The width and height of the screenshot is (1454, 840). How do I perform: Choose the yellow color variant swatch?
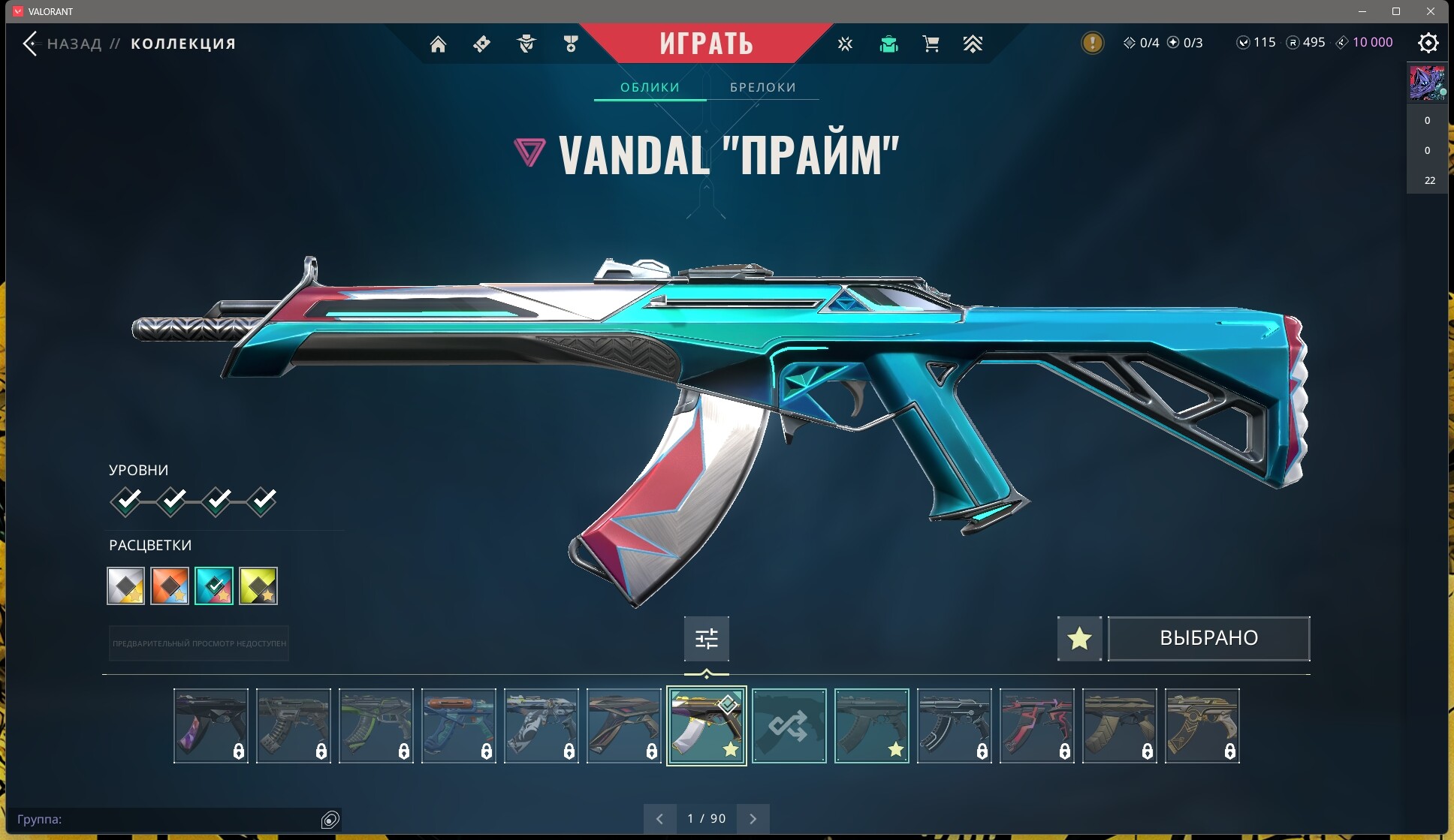(x=258, y=586)
